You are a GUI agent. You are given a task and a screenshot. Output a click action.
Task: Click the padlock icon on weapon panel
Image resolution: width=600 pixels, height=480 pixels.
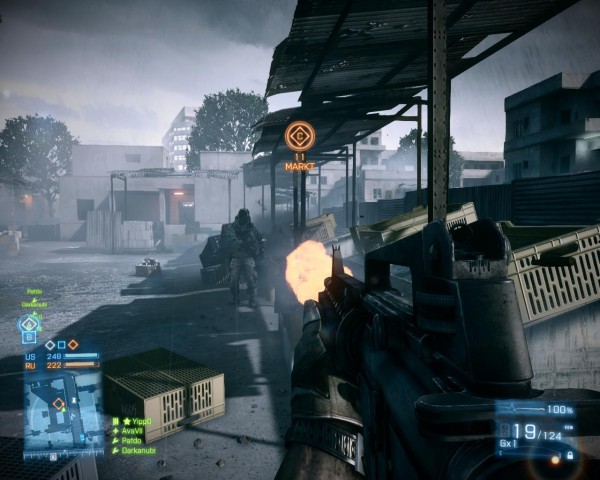pos(570,455)
